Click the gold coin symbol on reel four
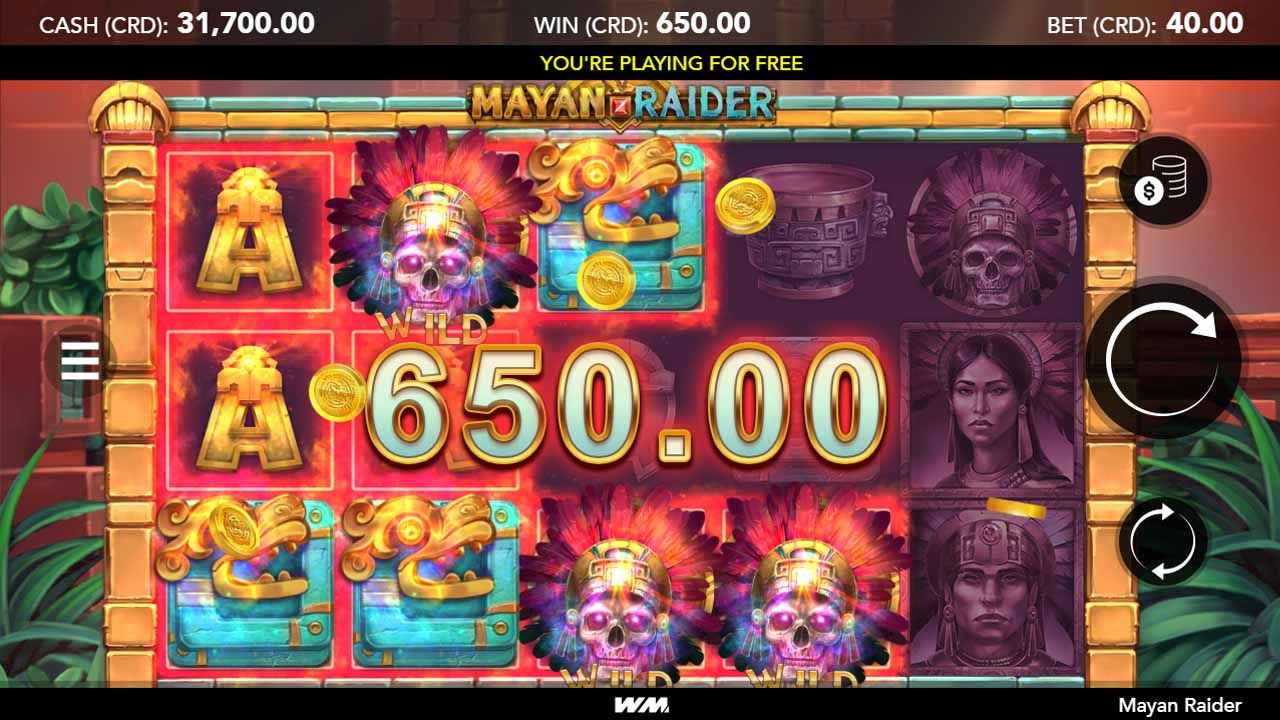1280x720 pixels. point(748,203)
